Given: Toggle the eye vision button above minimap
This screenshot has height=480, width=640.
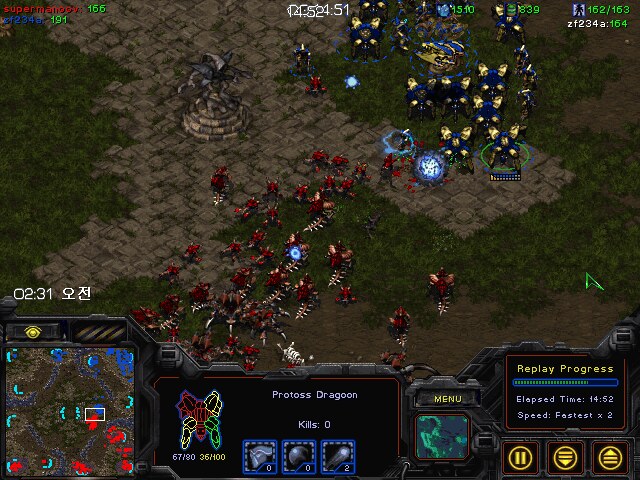Looking at the screenshot, I should coord(33,331).
